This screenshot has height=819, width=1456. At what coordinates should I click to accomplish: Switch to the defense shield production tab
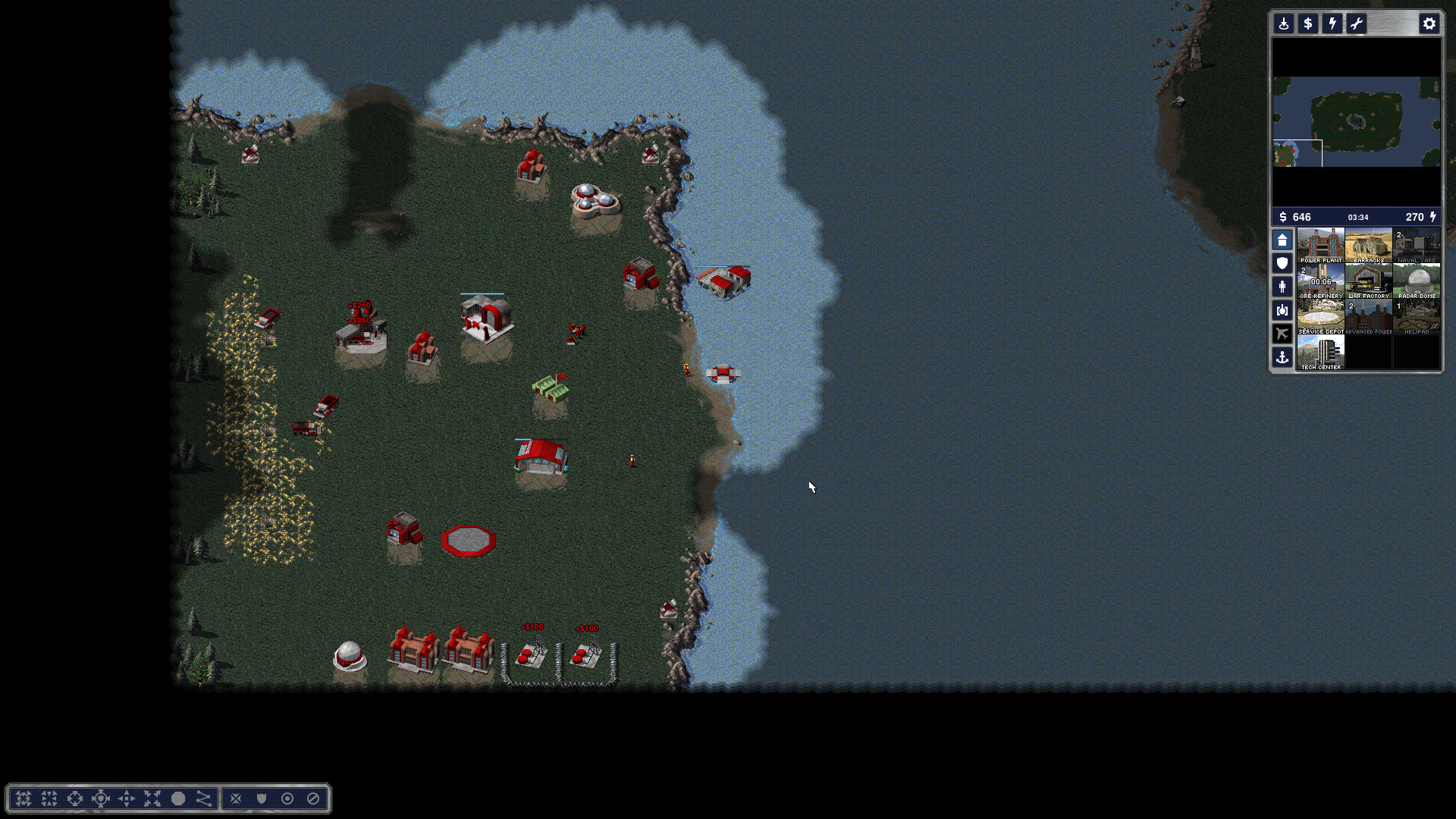(1282, 263)
